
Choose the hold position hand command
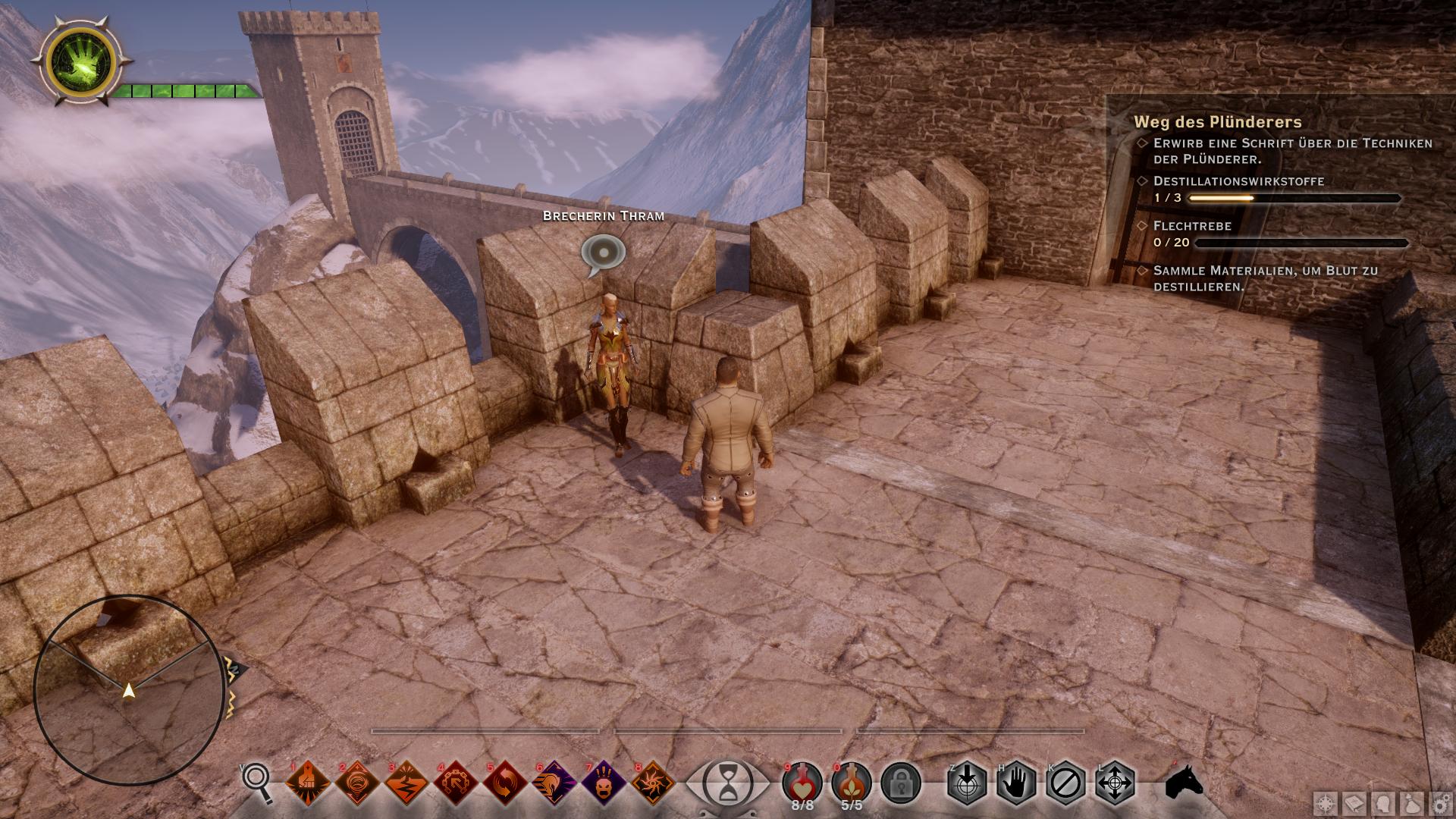coord(1016,783)
